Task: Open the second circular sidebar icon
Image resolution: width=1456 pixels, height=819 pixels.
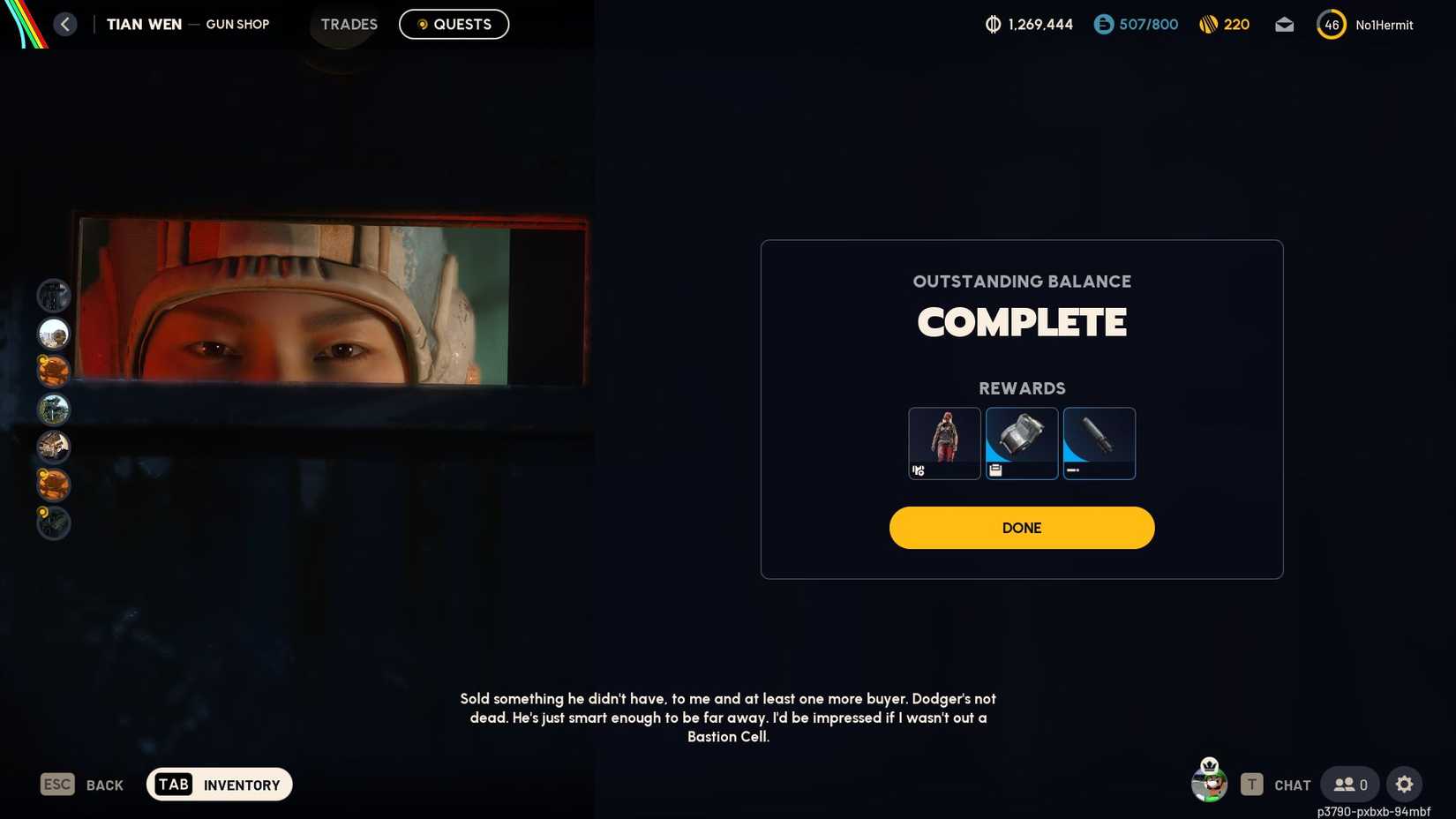Action: pyautogui.click(x=53, y=334)
